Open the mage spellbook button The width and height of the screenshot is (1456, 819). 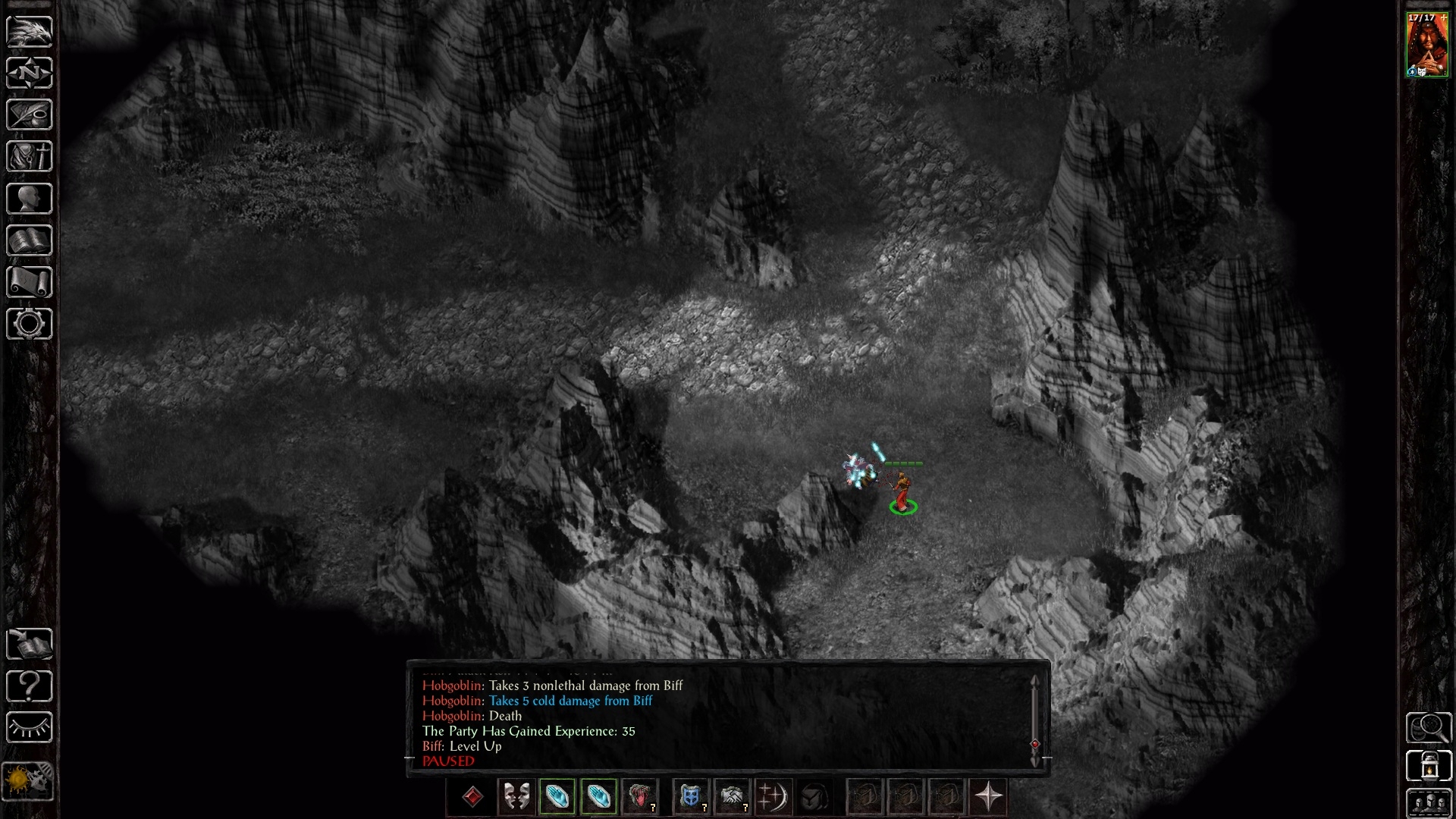click(x=29, y=240)
